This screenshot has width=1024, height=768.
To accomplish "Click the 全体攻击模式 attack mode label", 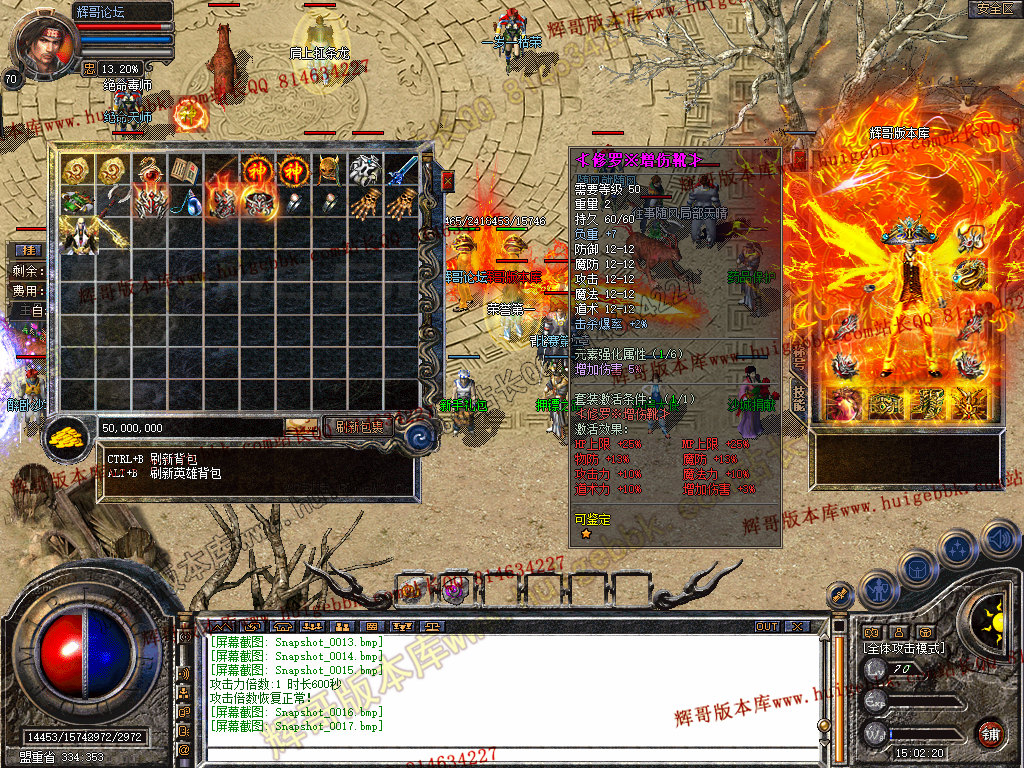I will point(902,648).
